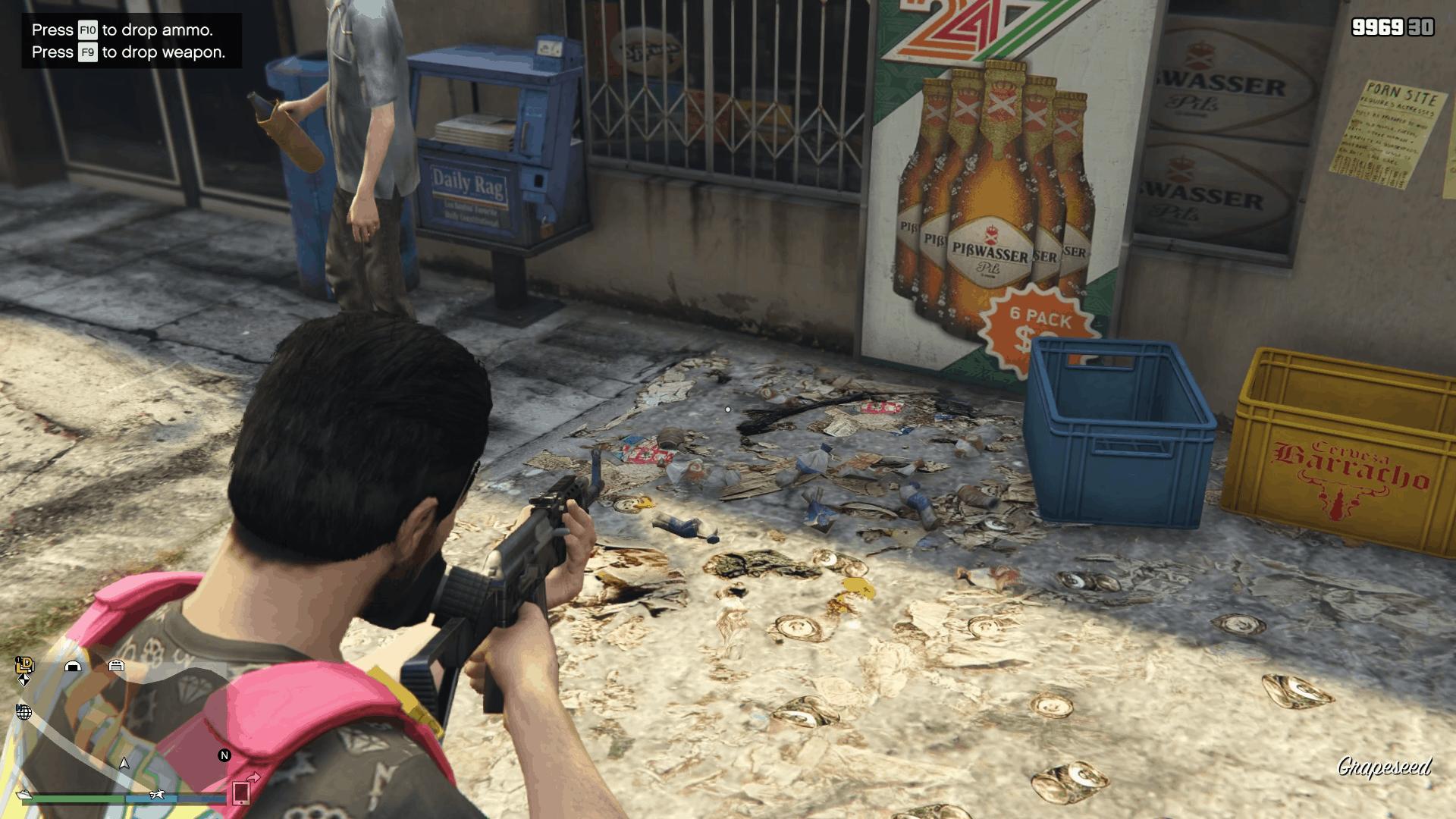
Task: Select the player arrow on the minimap
Action: coord(124,763)
